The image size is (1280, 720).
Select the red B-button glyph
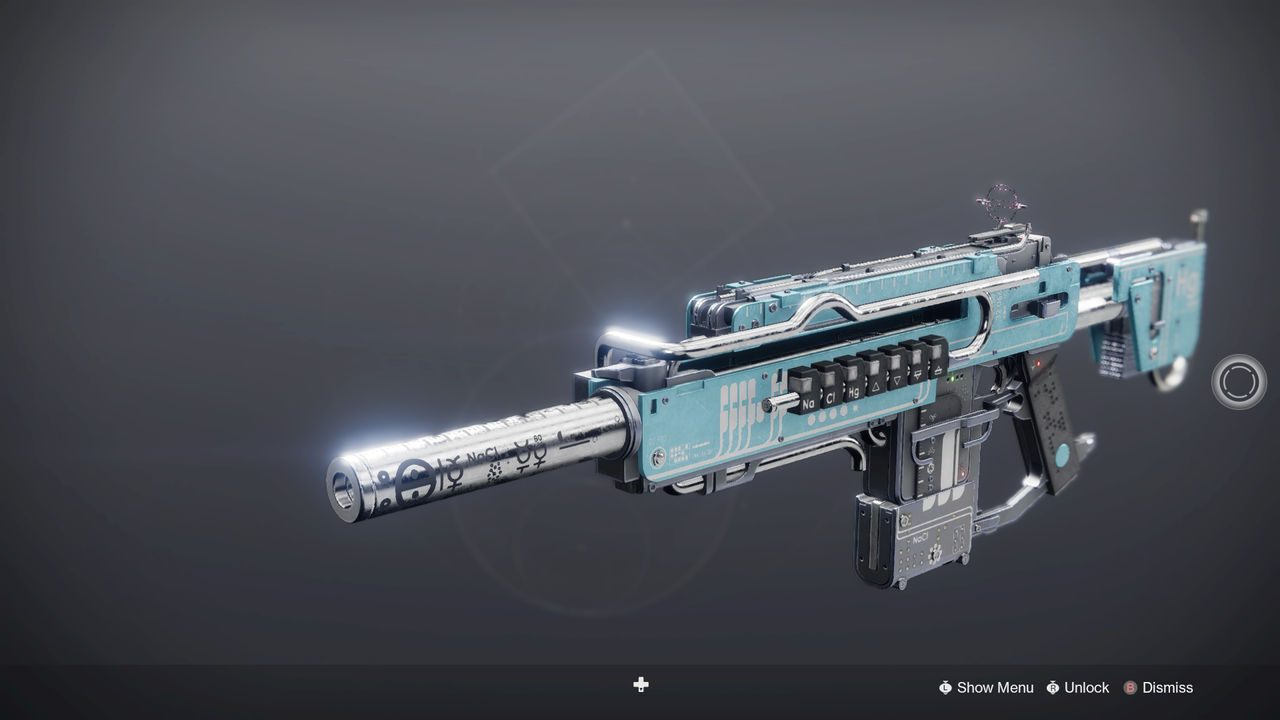pos(1130,688)
